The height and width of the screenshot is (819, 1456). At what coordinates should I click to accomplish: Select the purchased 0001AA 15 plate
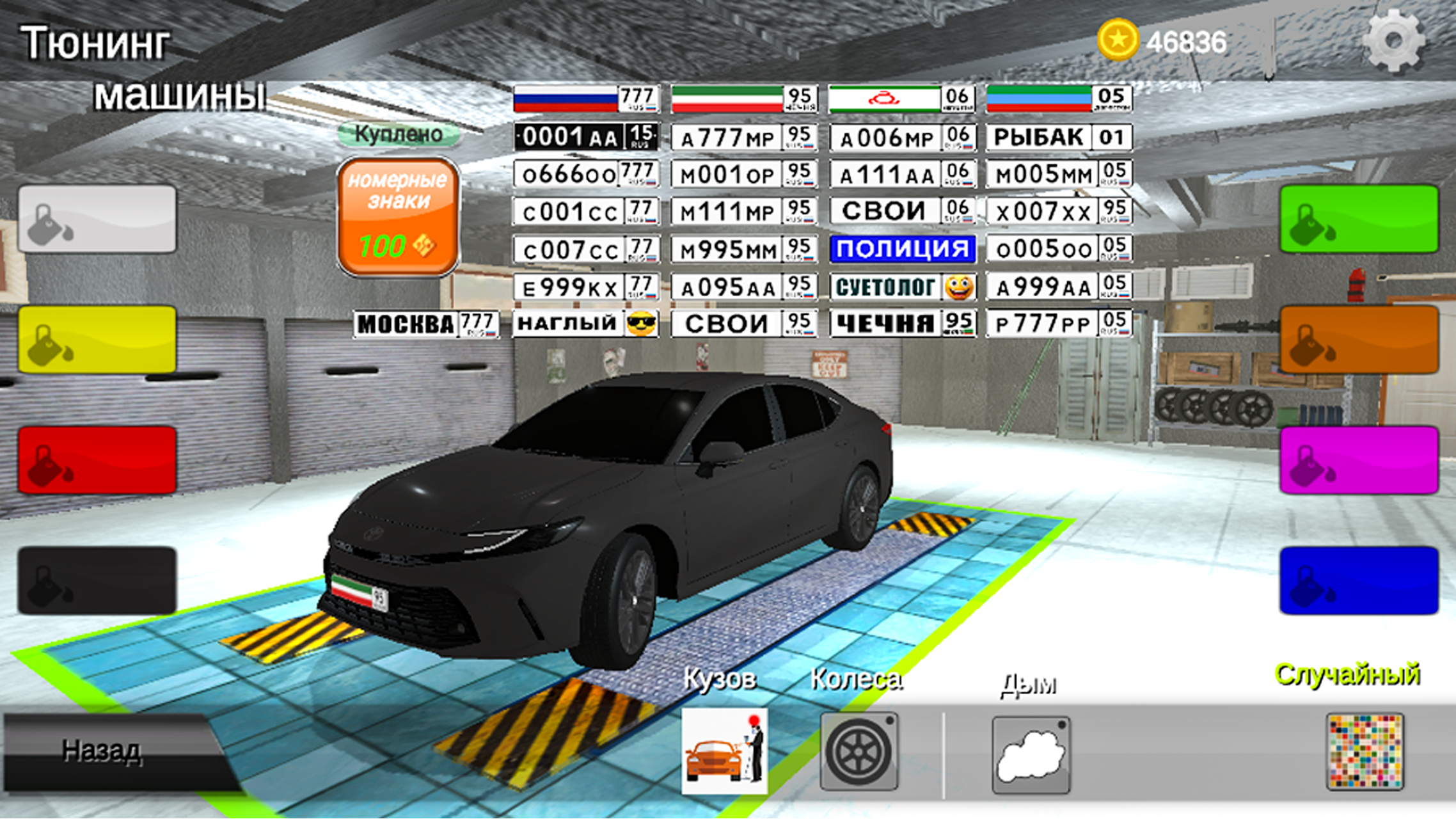point(584,136)
